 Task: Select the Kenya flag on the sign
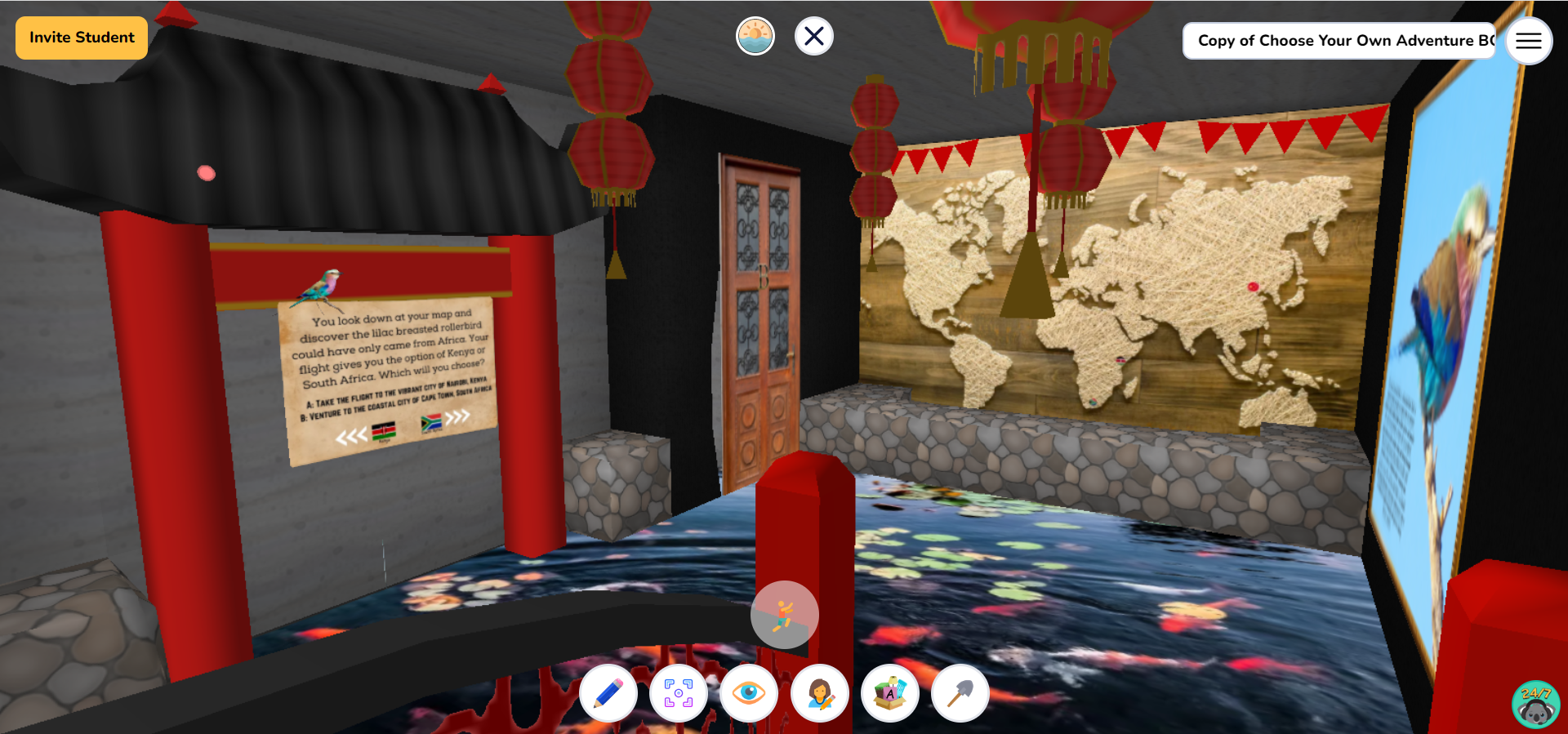coord(384,431)
